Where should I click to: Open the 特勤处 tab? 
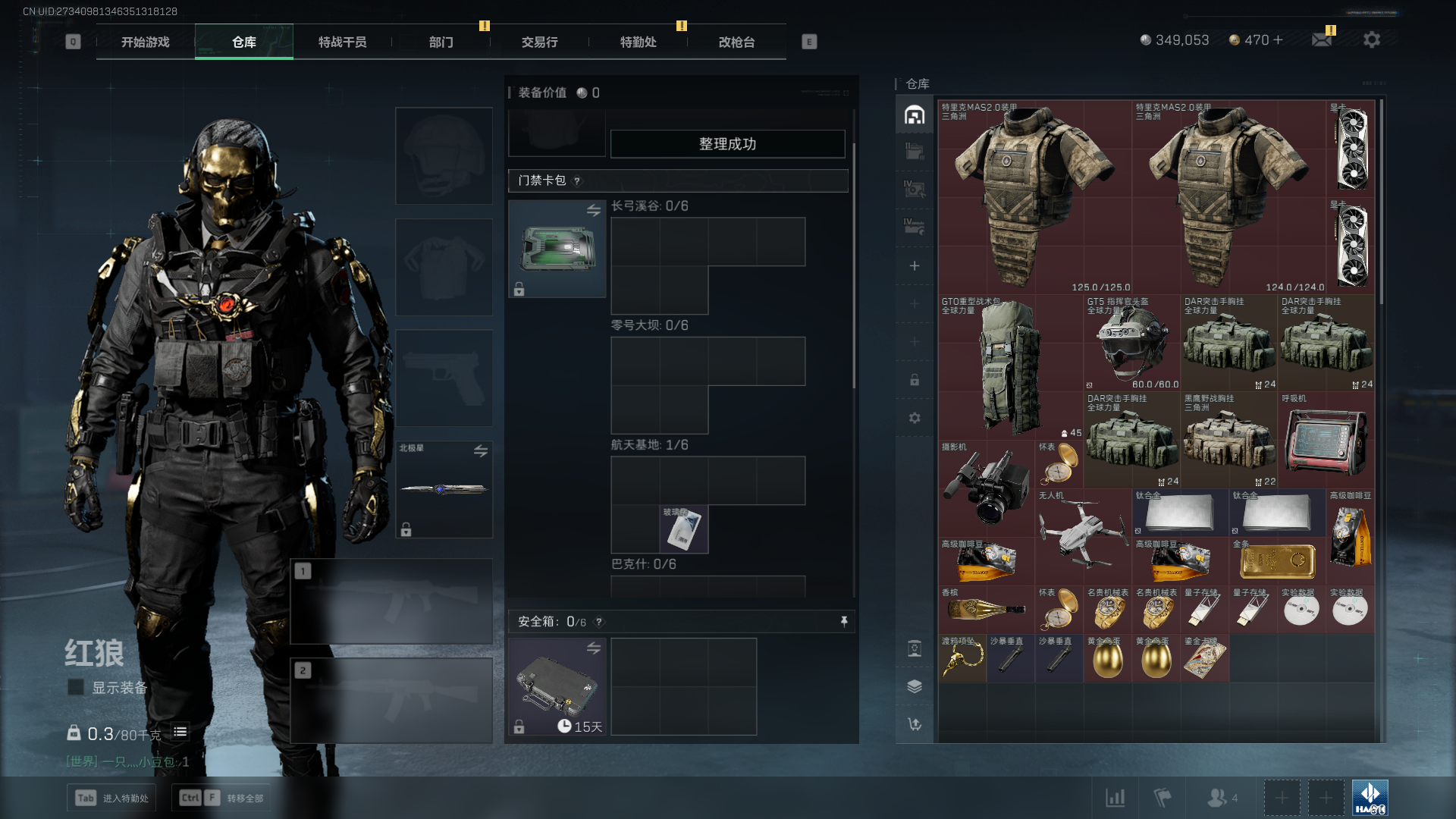tap(638, 42)
